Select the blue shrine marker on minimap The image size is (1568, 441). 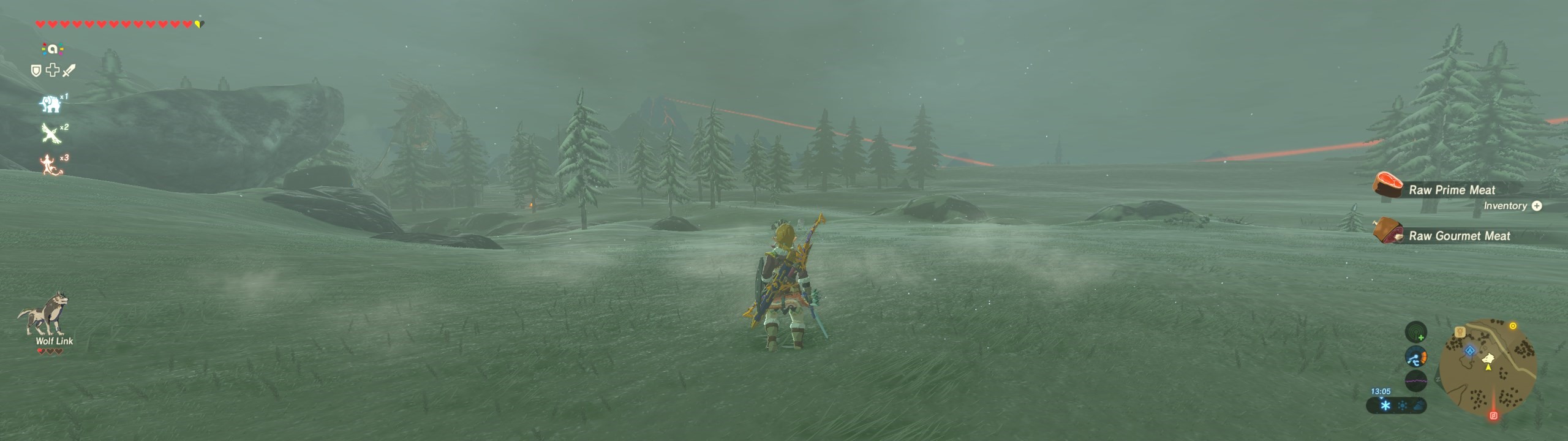[1470, 351]
